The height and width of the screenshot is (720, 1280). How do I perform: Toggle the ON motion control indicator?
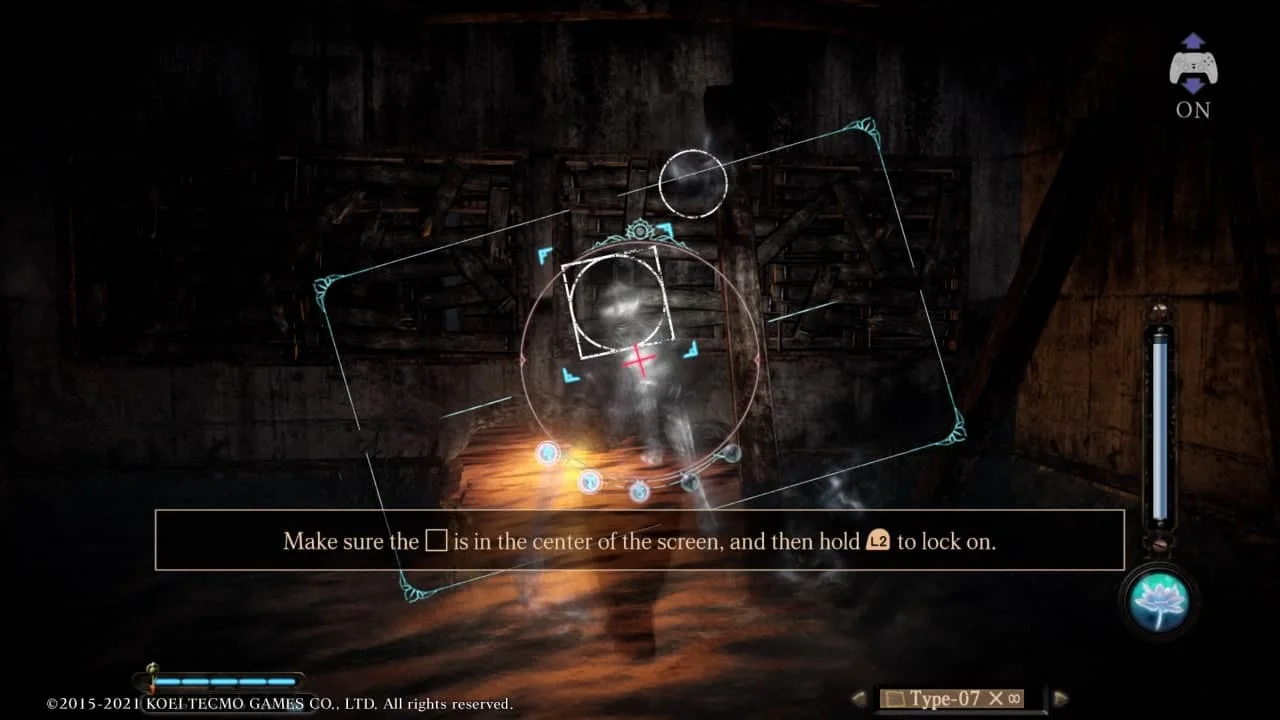[x=1192, y=110]
